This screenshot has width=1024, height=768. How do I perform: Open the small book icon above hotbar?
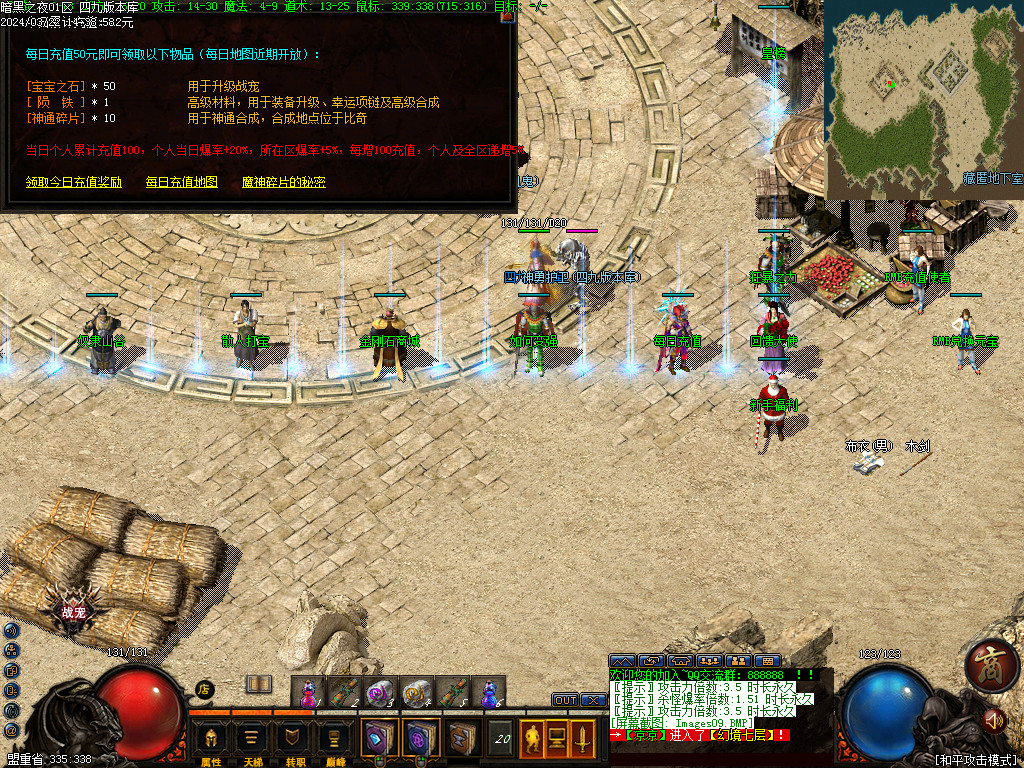pyautogui.click(x=259, y=684)
